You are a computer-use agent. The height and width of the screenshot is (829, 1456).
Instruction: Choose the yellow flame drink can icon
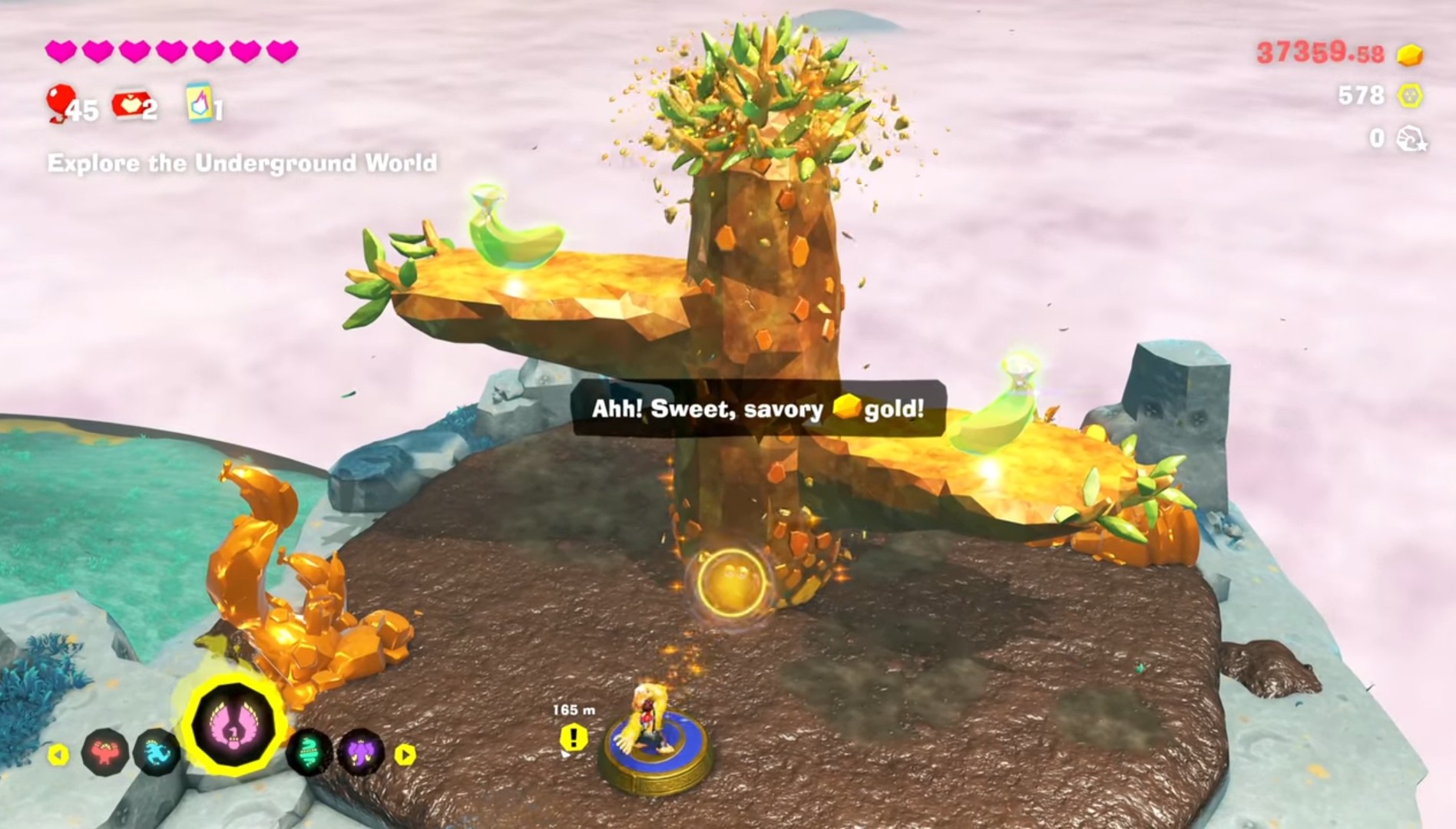point(198,102)
